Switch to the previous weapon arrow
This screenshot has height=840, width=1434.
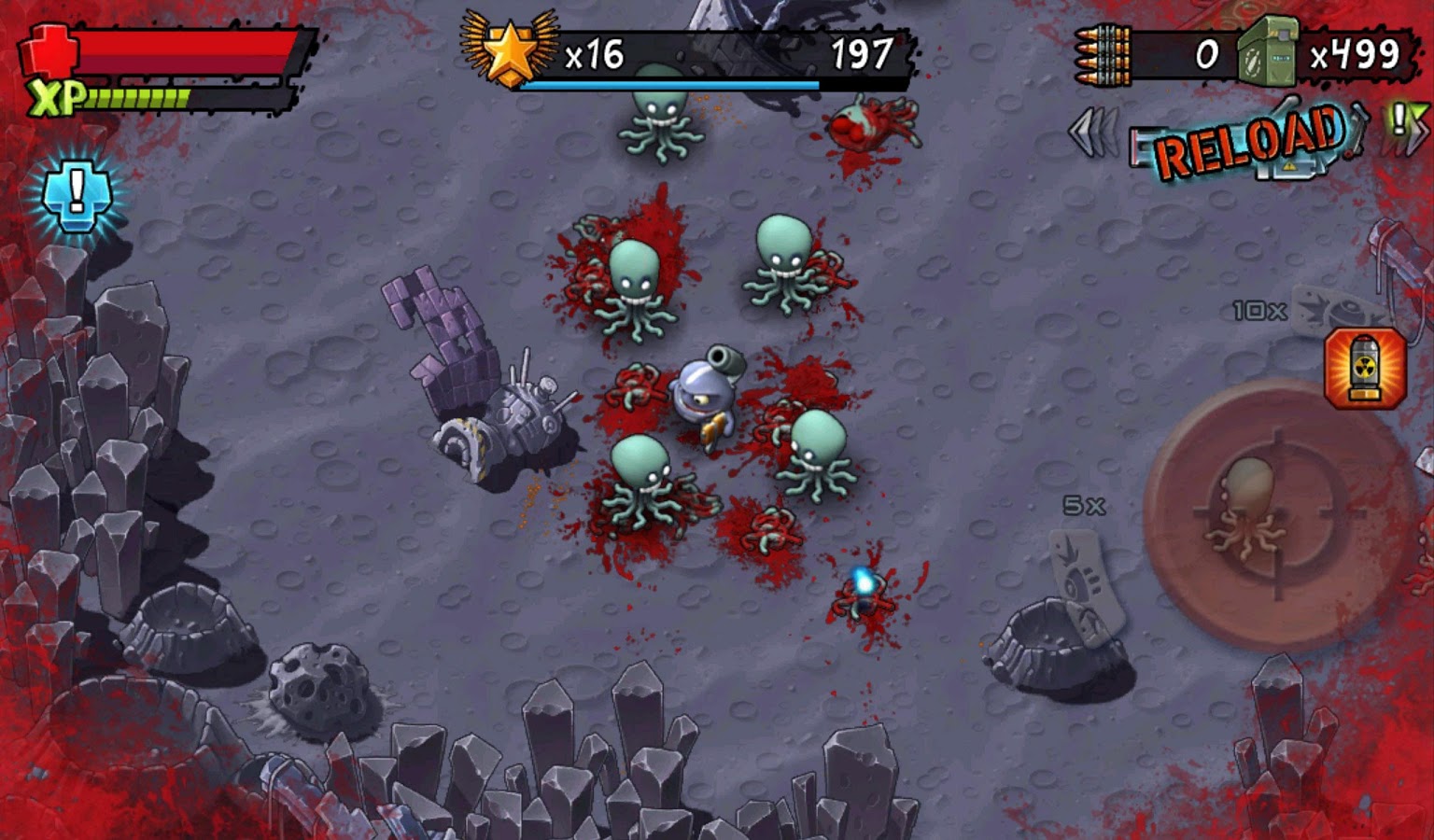[x=1094, y=133]
